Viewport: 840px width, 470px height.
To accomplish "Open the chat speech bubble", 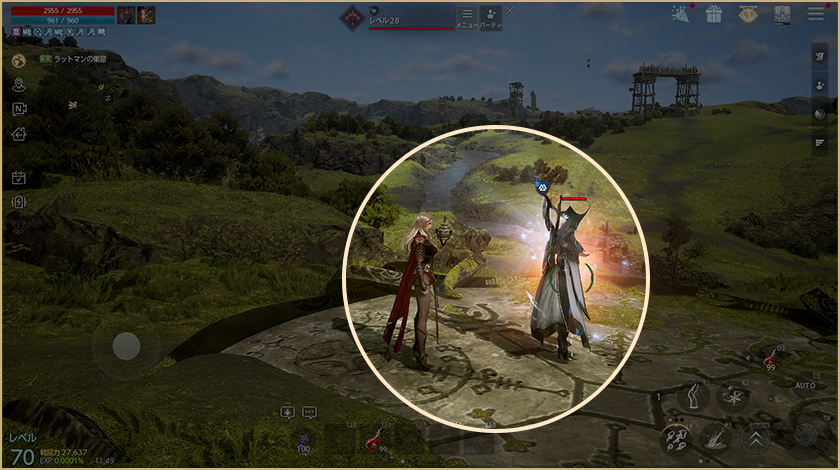I will pos(309,412).
